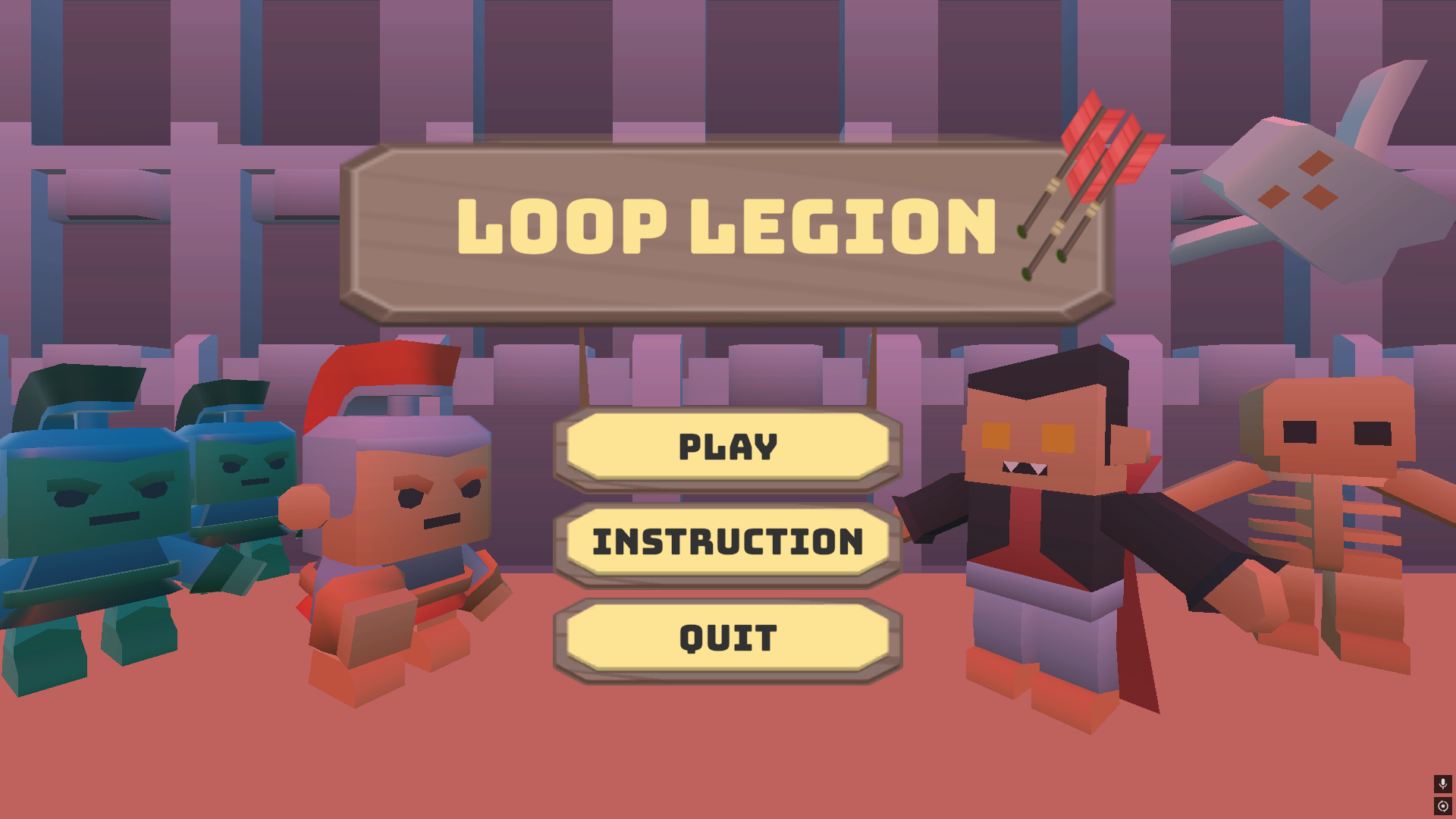Choose Instruction from the main menu
Image resolution: width=1456 pixels, height=819 pixels.
(x=726, y=542)
